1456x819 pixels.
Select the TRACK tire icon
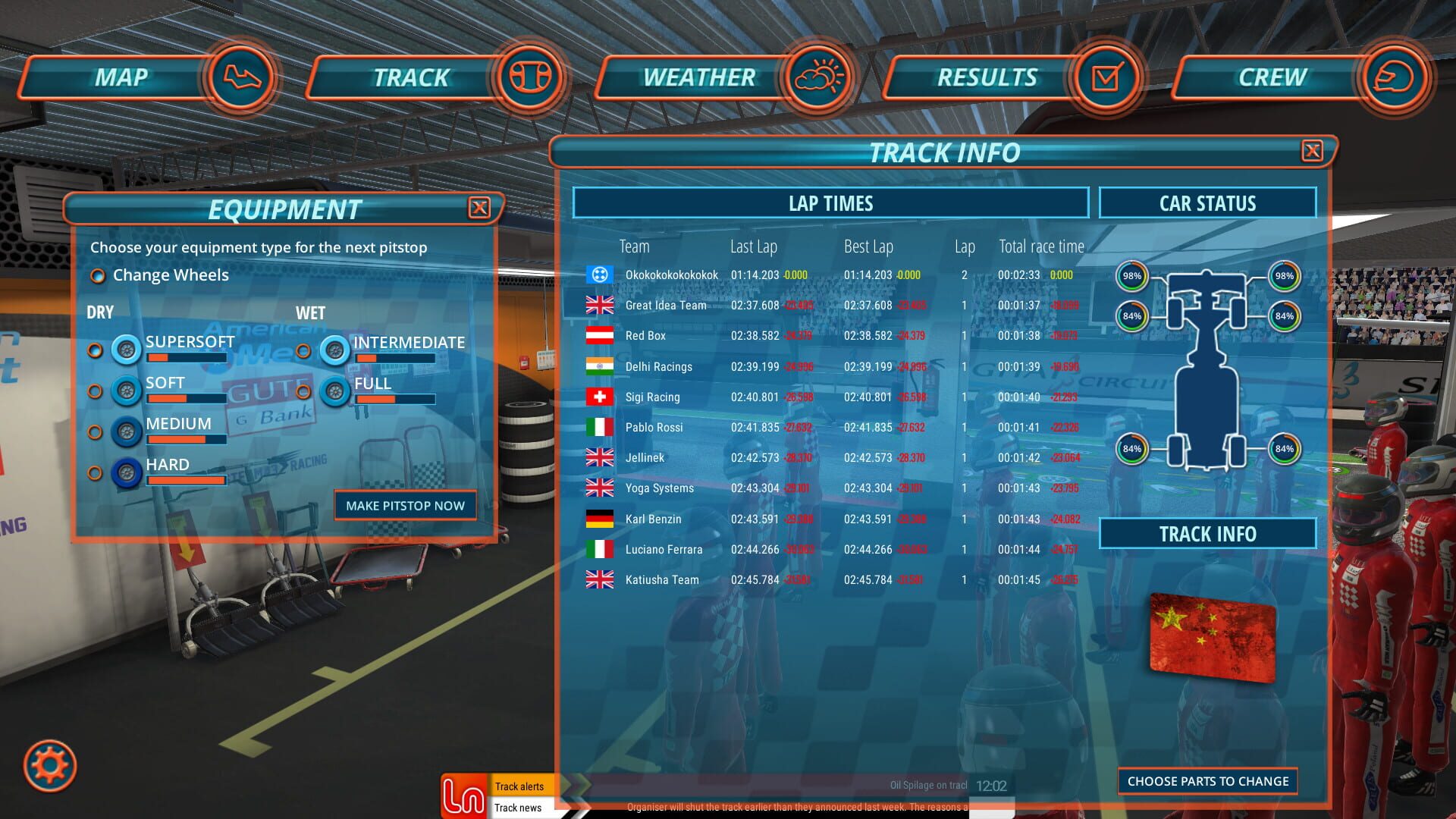tap(531, 77)
